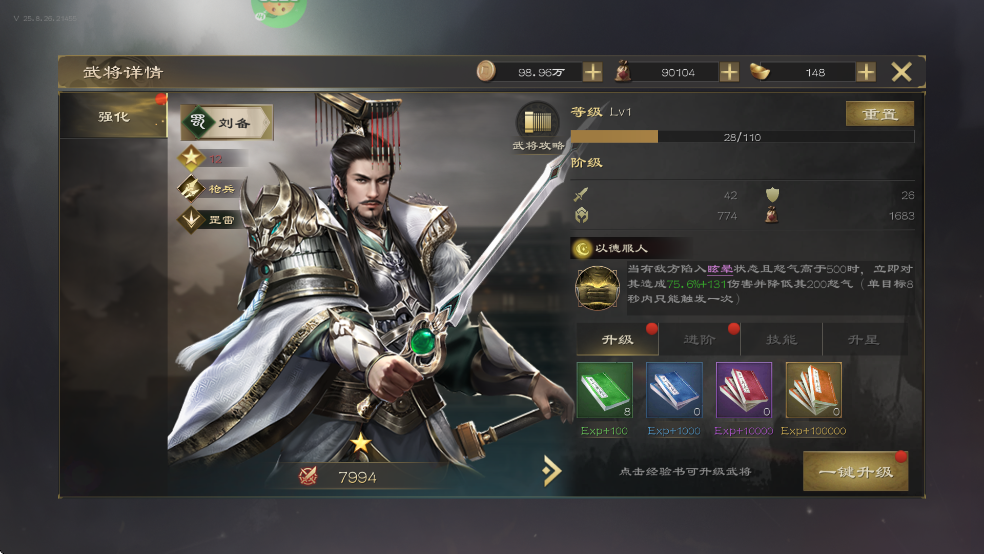The width and height of the screenshot is (984, 554).
Task: Close the 武将详情 panel
Action: click(901, 72)
